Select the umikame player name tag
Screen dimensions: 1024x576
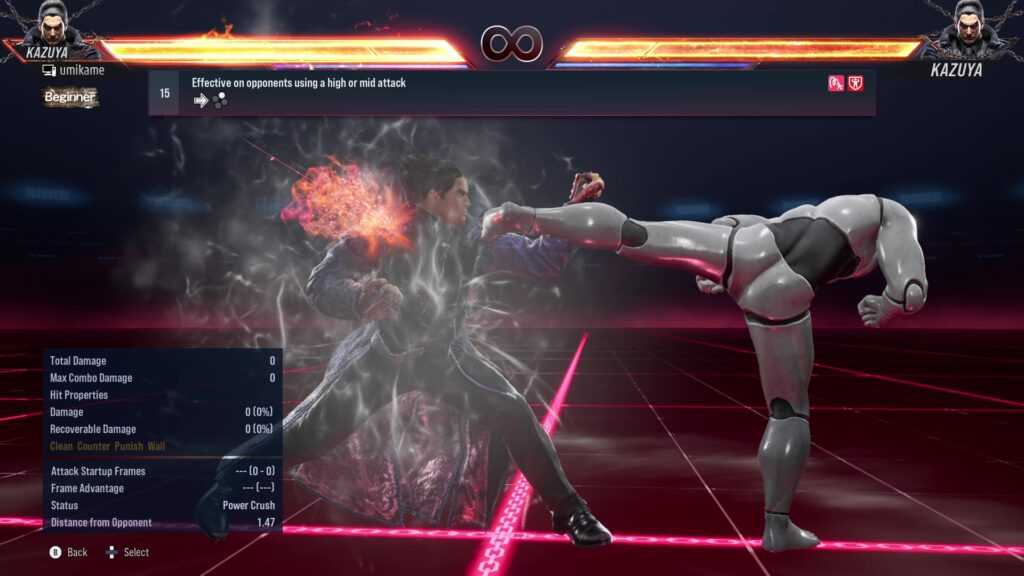click(73, 70)
